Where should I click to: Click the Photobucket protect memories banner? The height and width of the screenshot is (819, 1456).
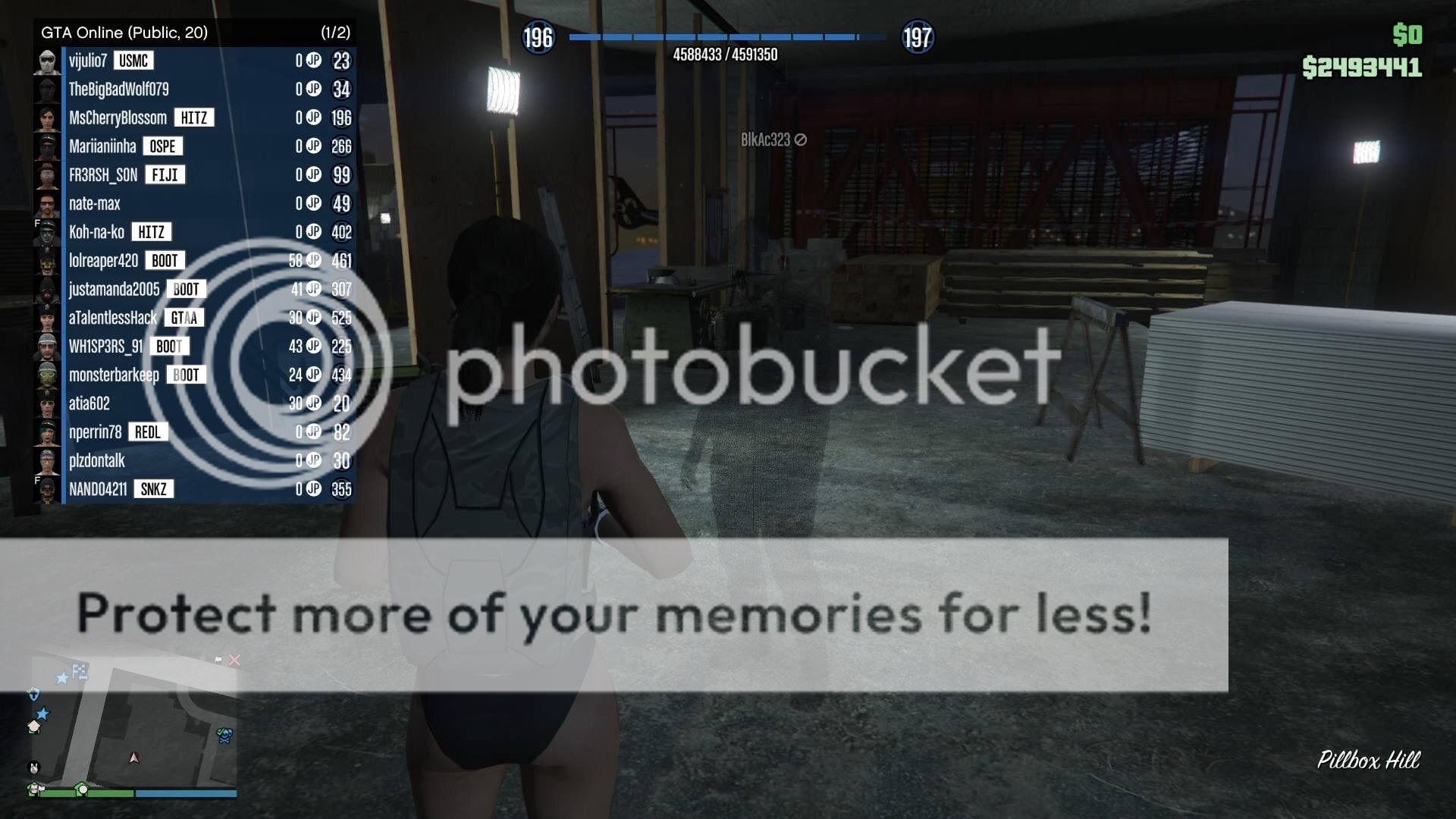(614, 614)
